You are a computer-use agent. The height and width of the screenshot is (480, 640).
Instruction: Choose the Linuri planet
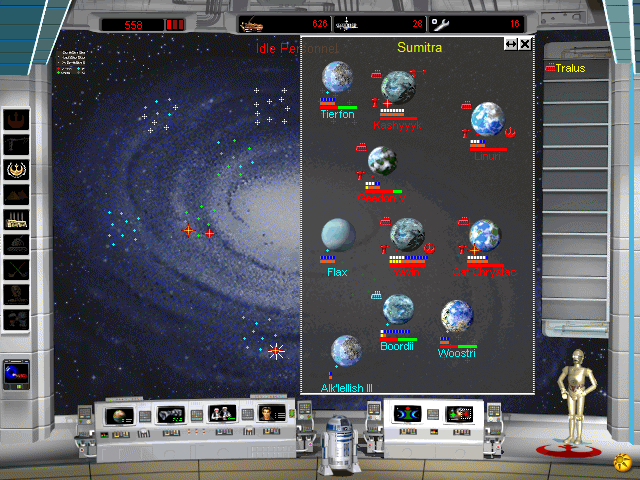coord(487,119)
